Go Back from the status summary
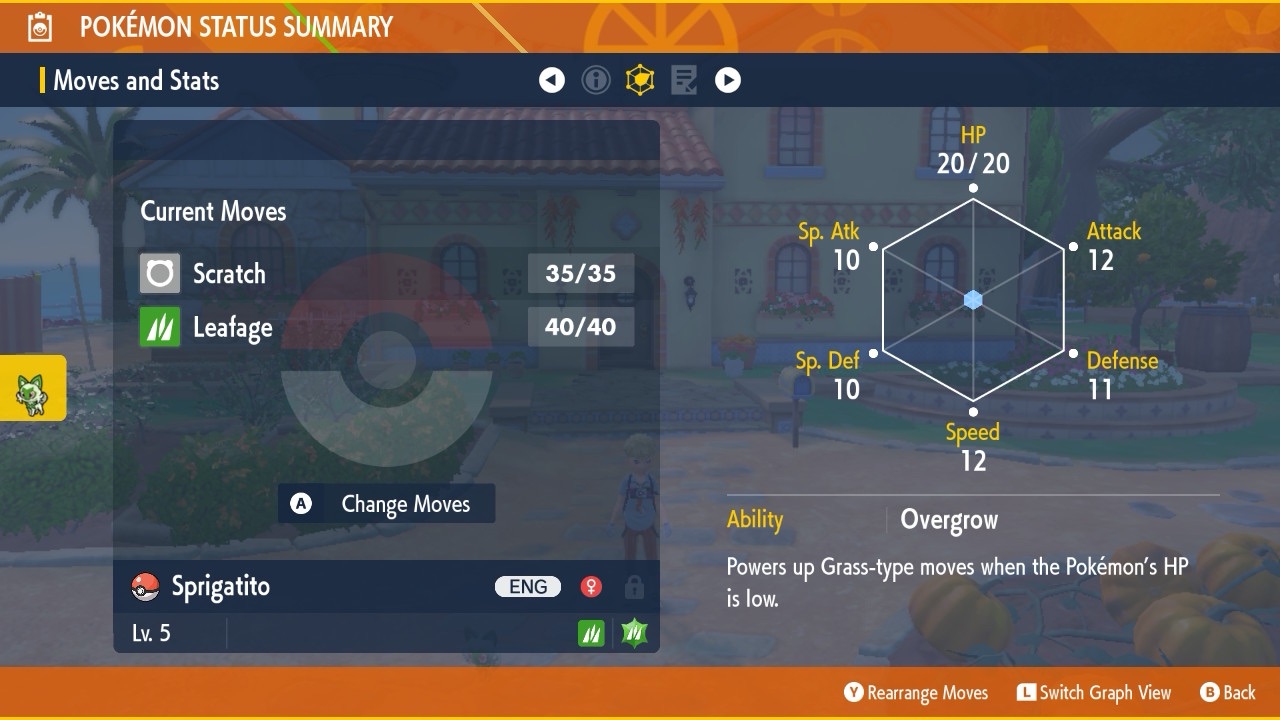 coord(1227,692)
